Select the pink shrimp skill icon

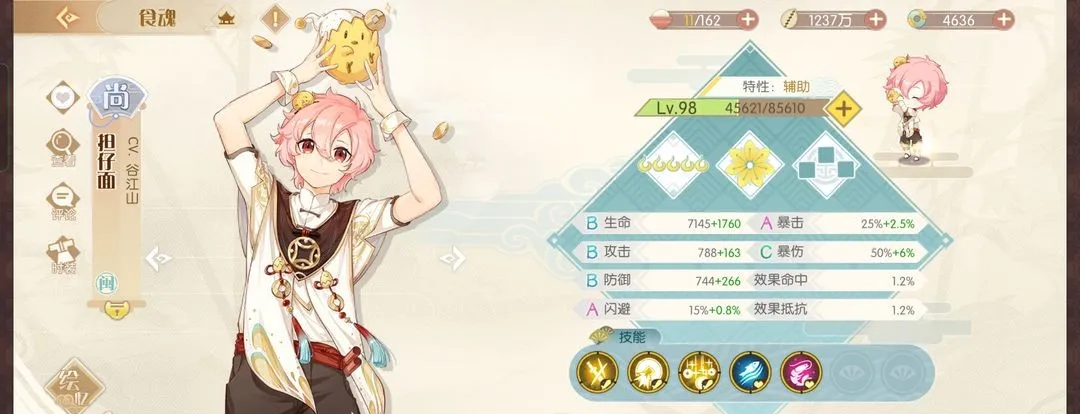pyautogui.click(x=799, y=372)
